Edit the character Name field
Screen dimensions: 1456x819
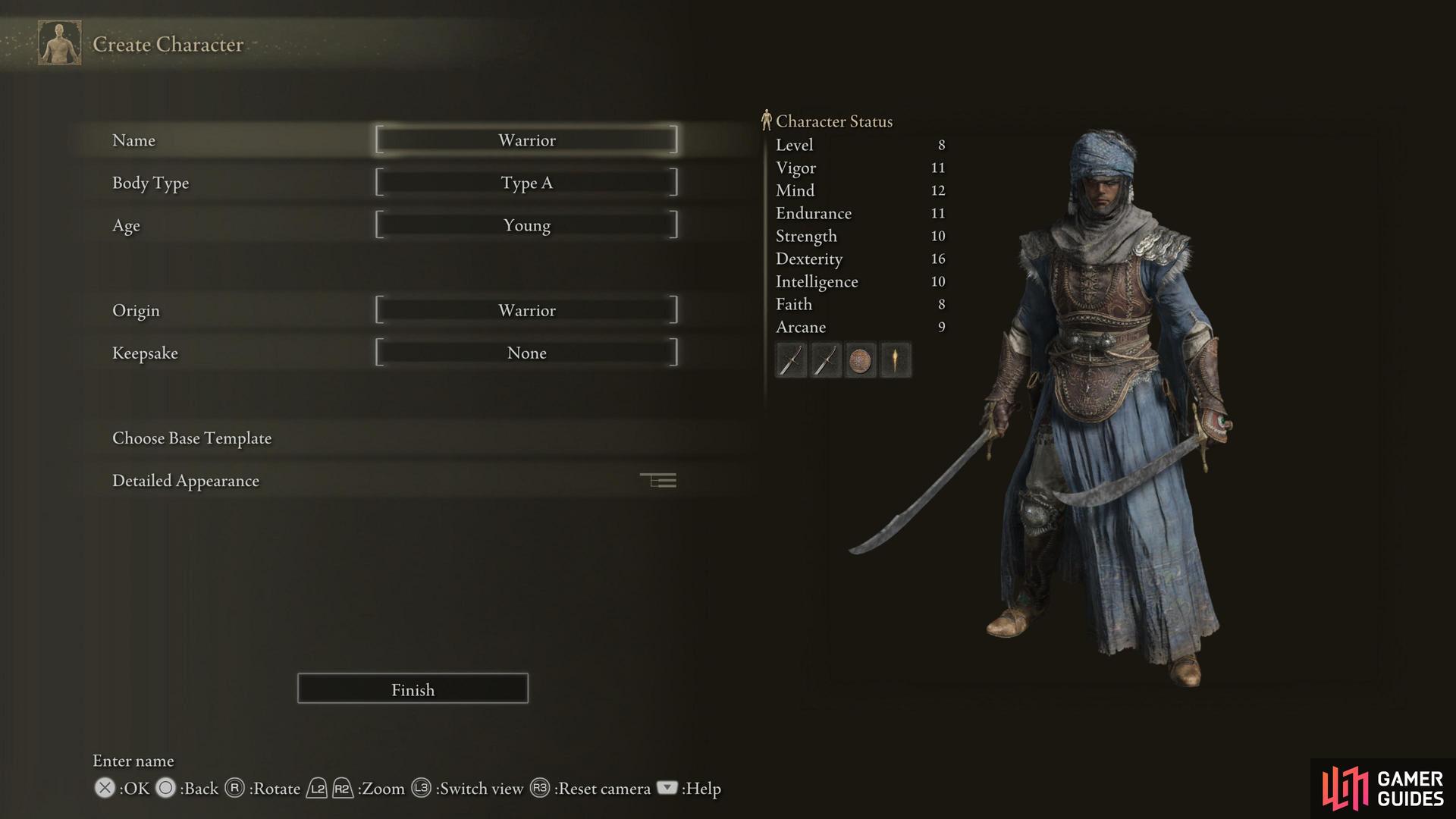coord(526,140)
